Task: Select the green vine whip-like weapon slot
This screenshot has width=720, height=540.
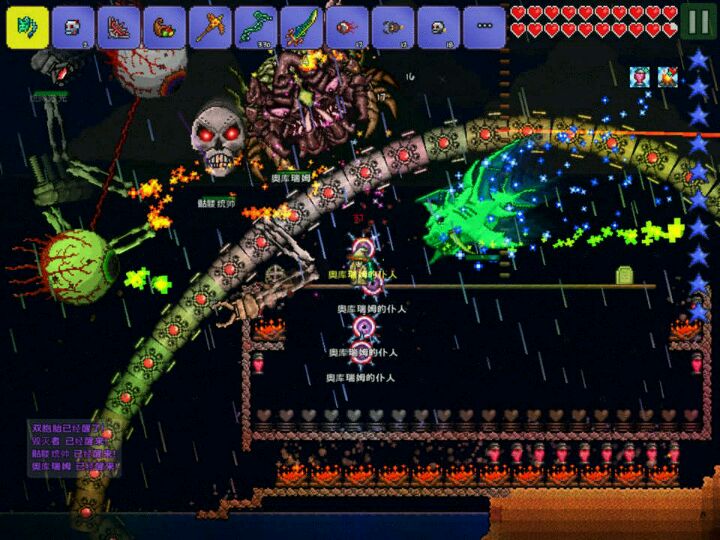Action: pos(256,27)
